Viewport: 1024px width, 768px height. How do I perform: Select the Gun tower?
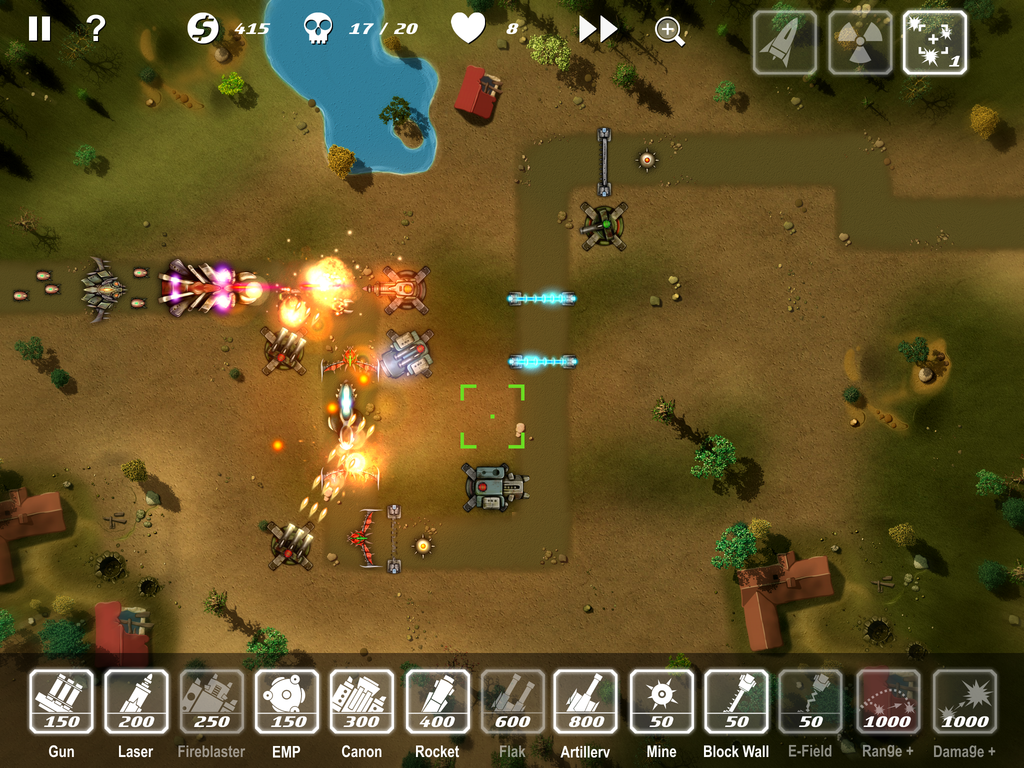click(x=61, y=702)
